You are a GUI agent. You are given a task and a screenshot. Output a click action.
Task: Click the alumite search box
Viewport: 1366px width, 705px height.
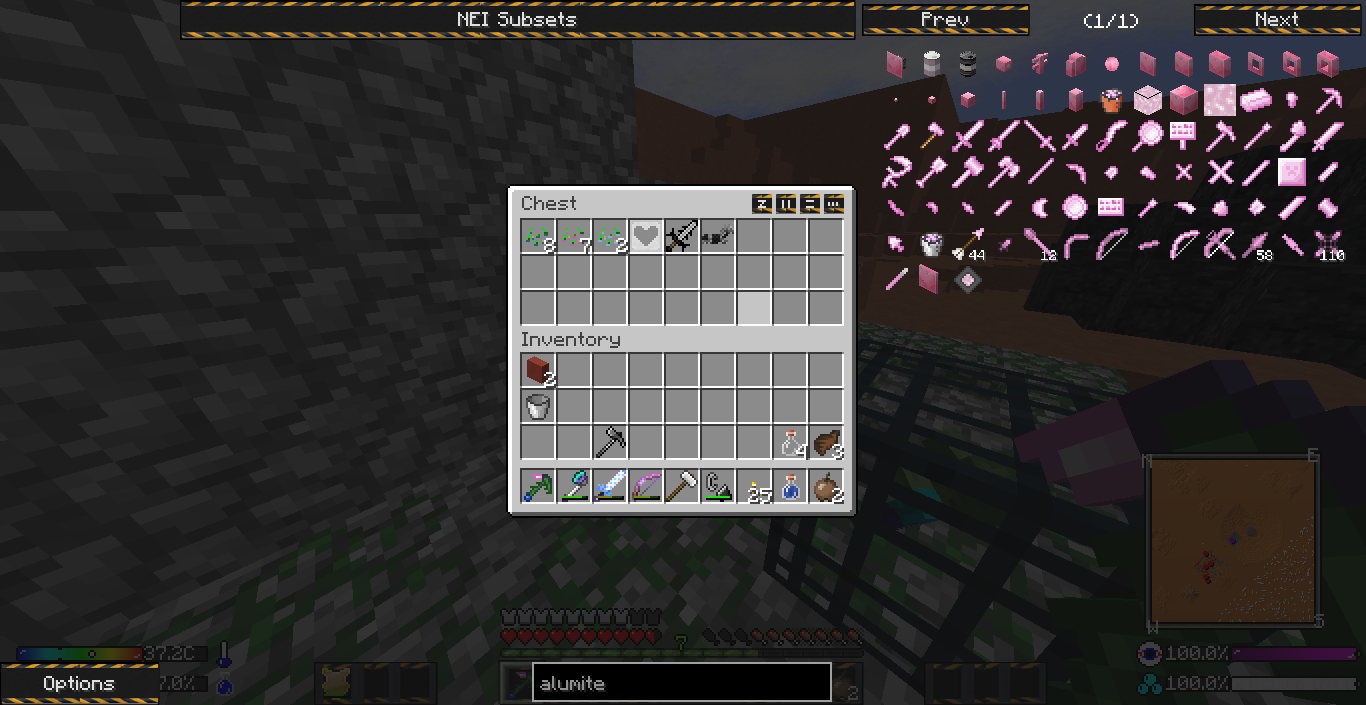681,684
